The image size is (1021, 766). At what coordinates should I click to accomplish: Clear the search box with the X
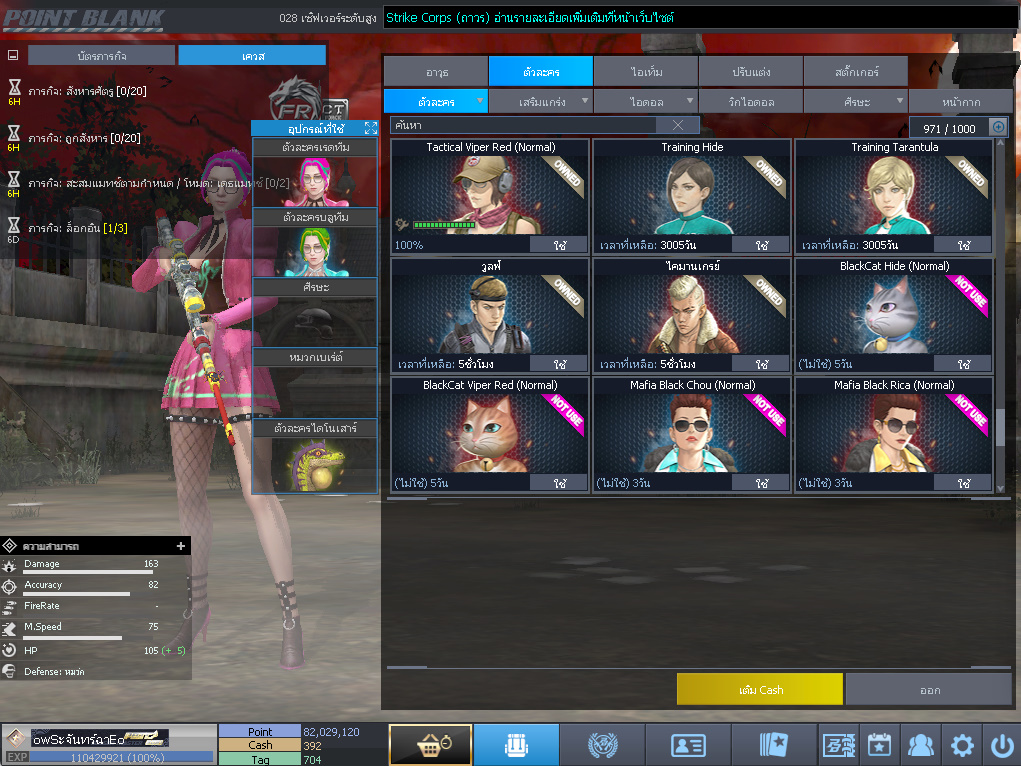tap(678, 125)
